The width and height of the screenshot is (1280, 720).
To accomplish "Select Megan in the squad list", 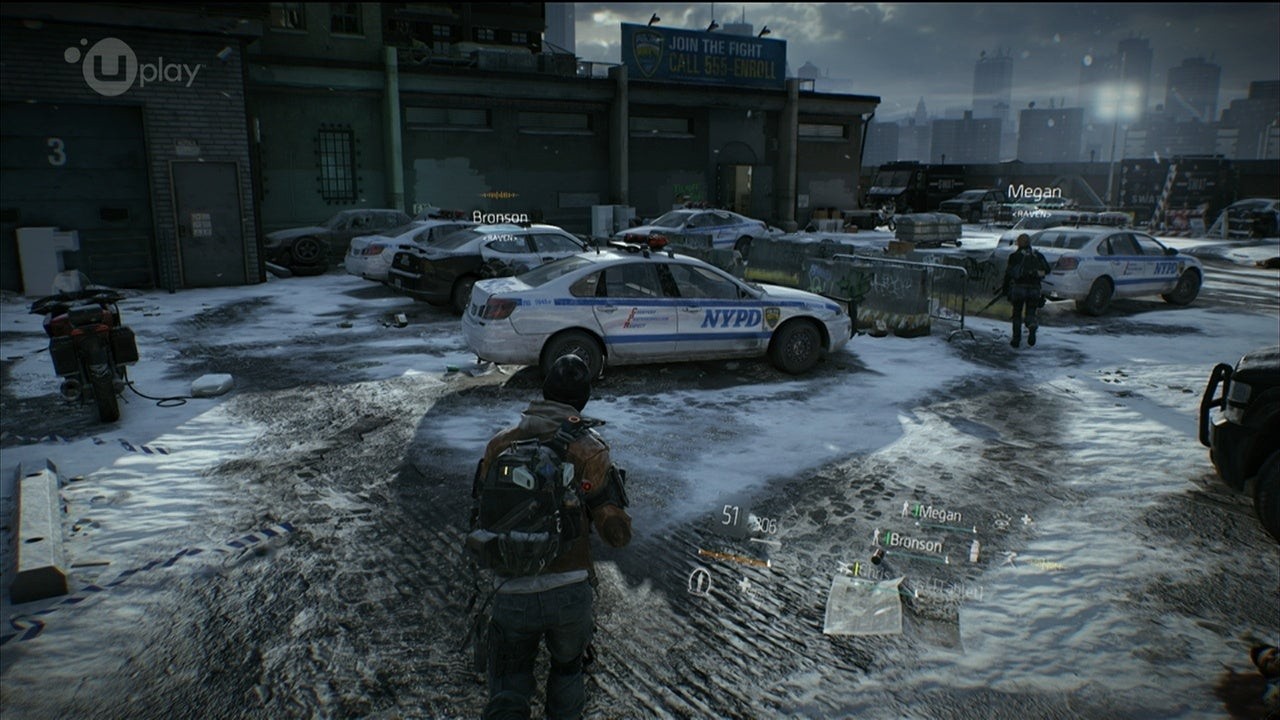I will 938,513.
